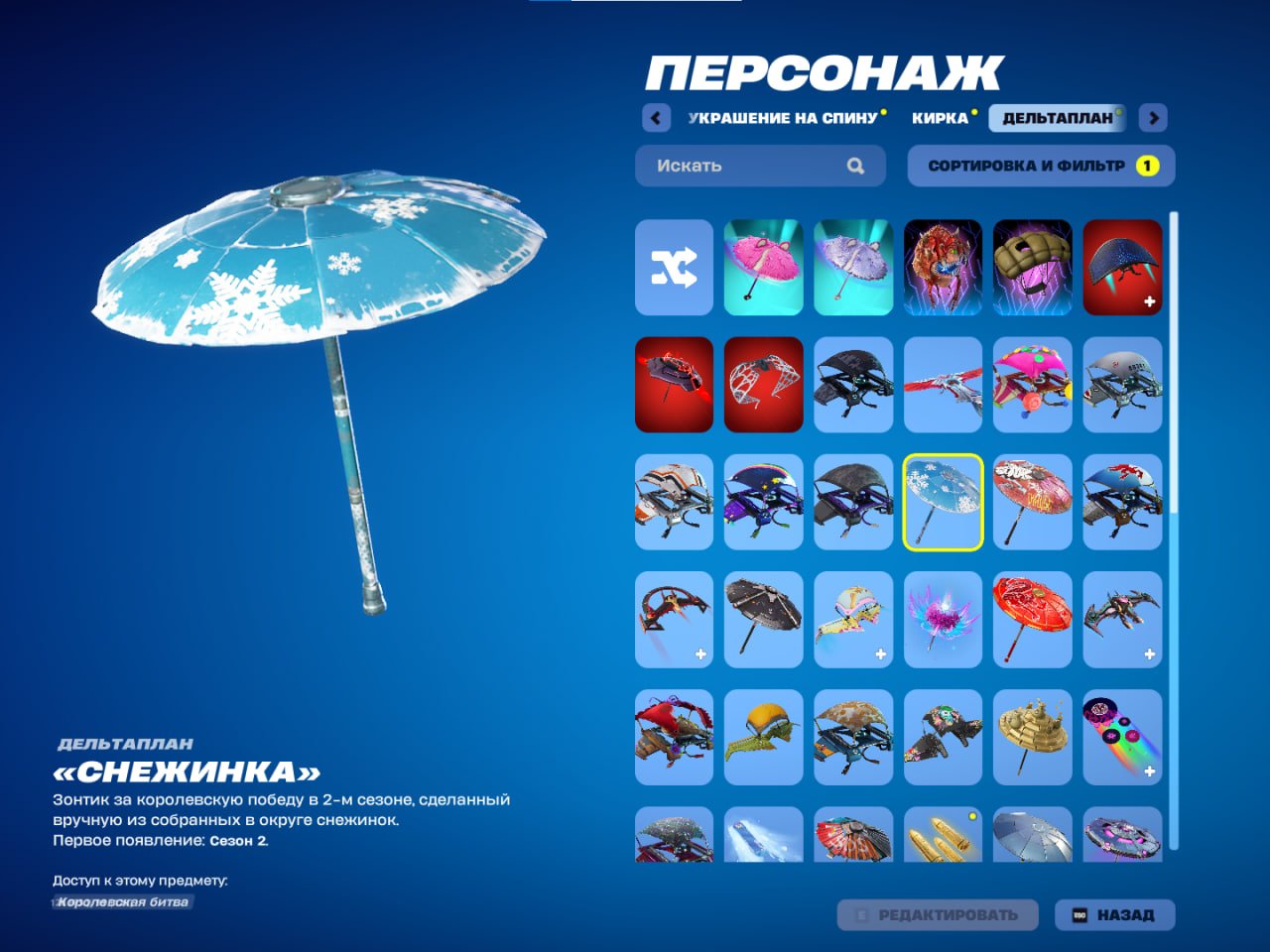Click the magnifier icon in the search bar
This screenshot has height=952, width=1270.
[854, 166]
